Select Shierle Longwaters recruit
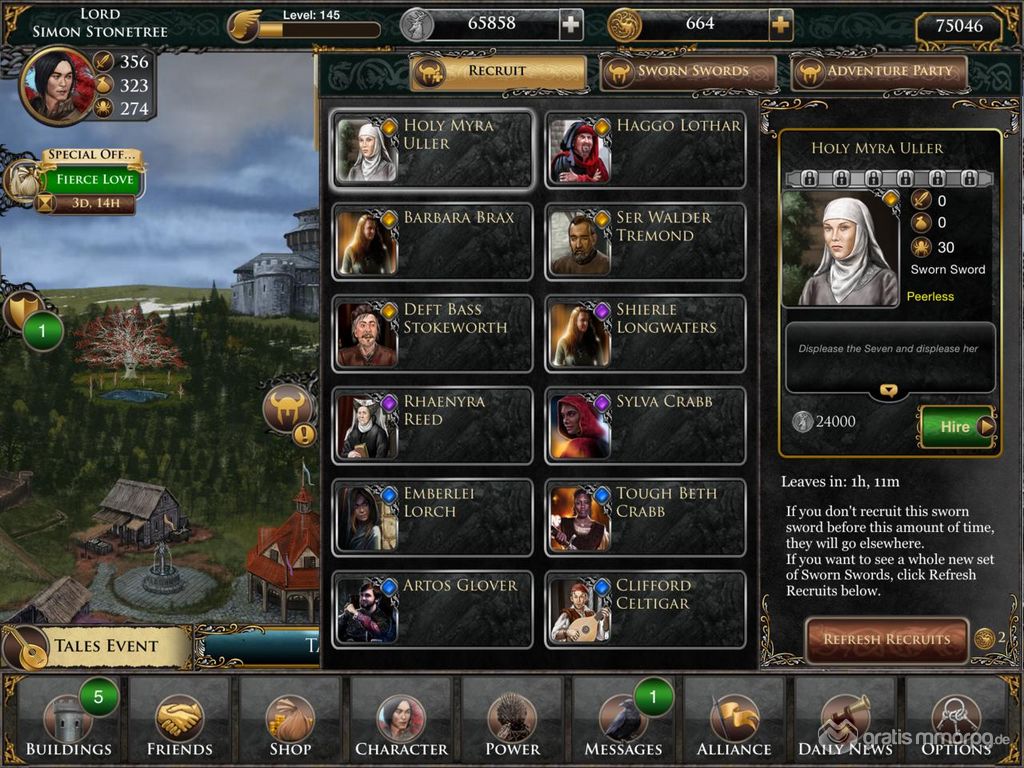The width and height of the screenshot is (1024, 768). tap(645, 335)
